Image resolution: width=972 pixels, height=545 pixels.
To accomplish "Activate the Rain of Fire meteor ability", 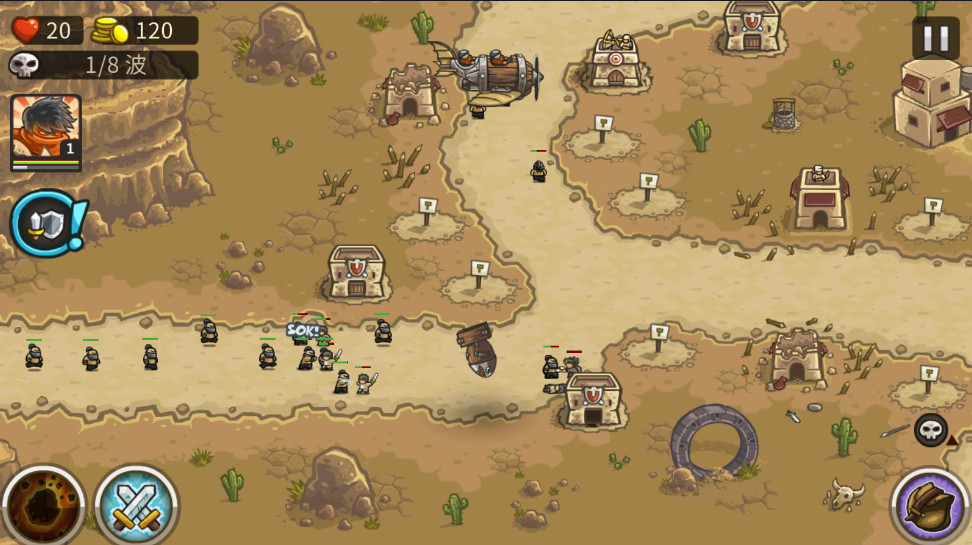I will point(43,506).
